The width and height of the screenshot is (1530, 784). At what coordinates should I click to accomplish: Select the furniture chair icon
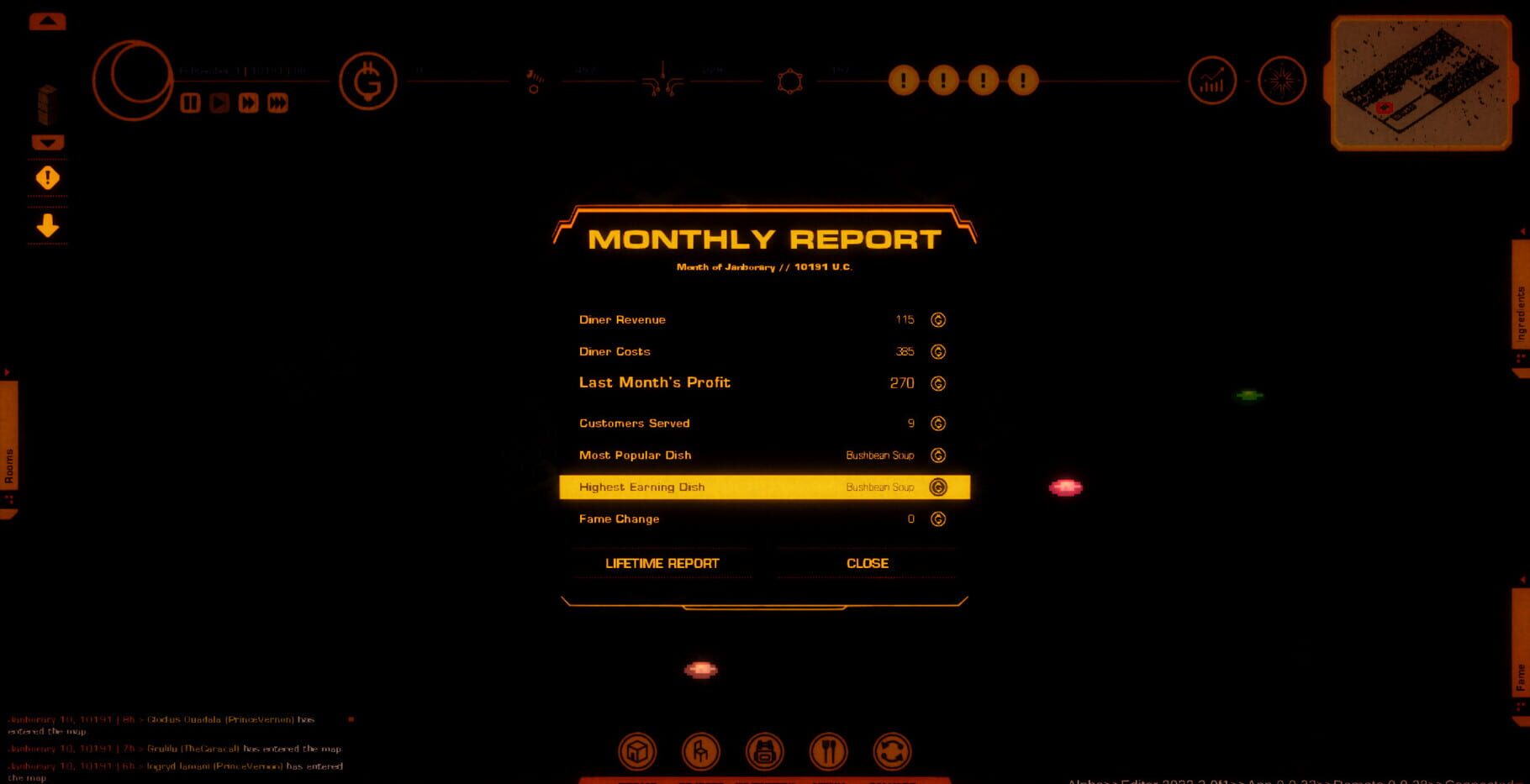pos(701,751)
